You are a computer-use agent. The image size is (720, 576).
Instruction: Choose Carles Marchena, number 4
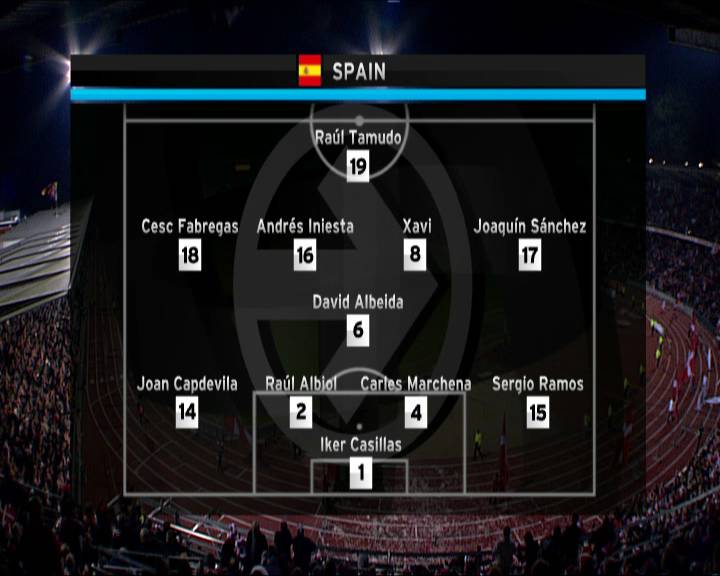(x=416, y=412)
